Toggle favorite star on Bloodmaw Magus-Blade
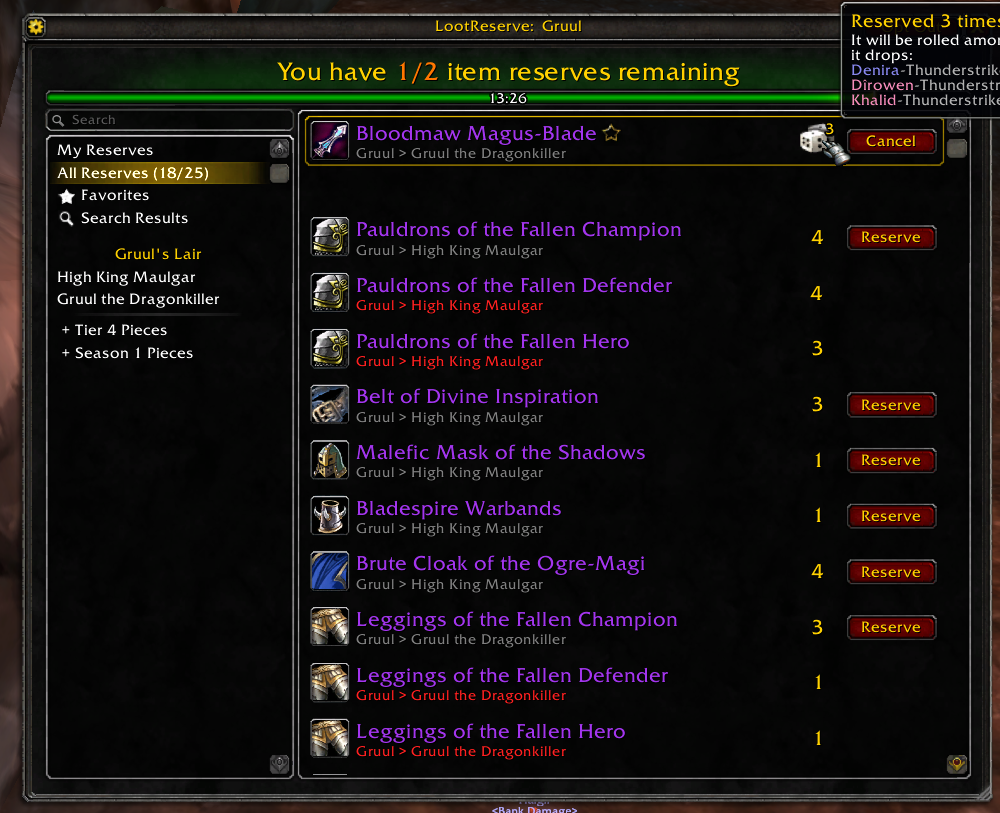Screen dimensions: 1000x813 point(611,133)
